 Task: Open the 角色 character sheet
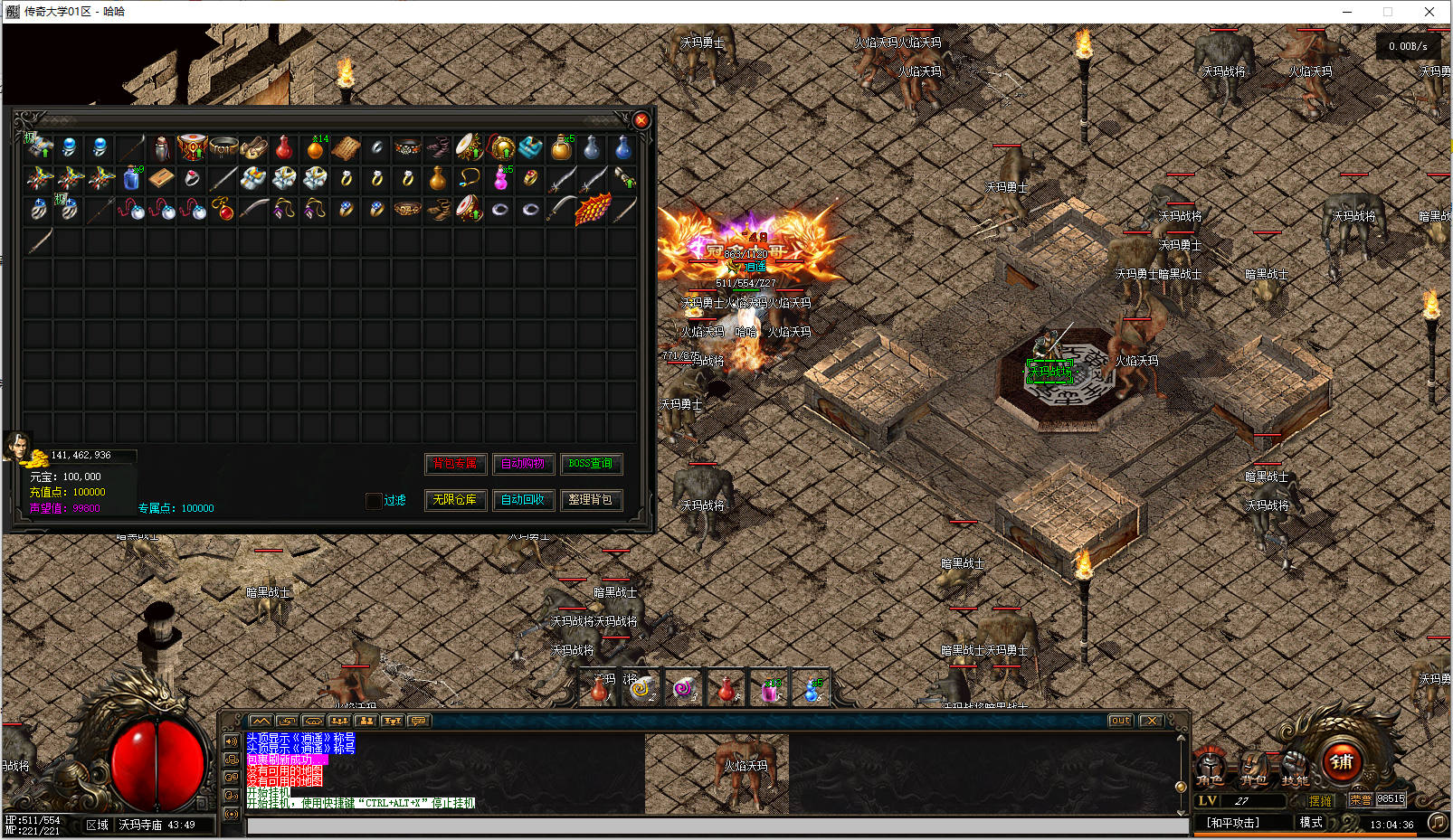1210,768
